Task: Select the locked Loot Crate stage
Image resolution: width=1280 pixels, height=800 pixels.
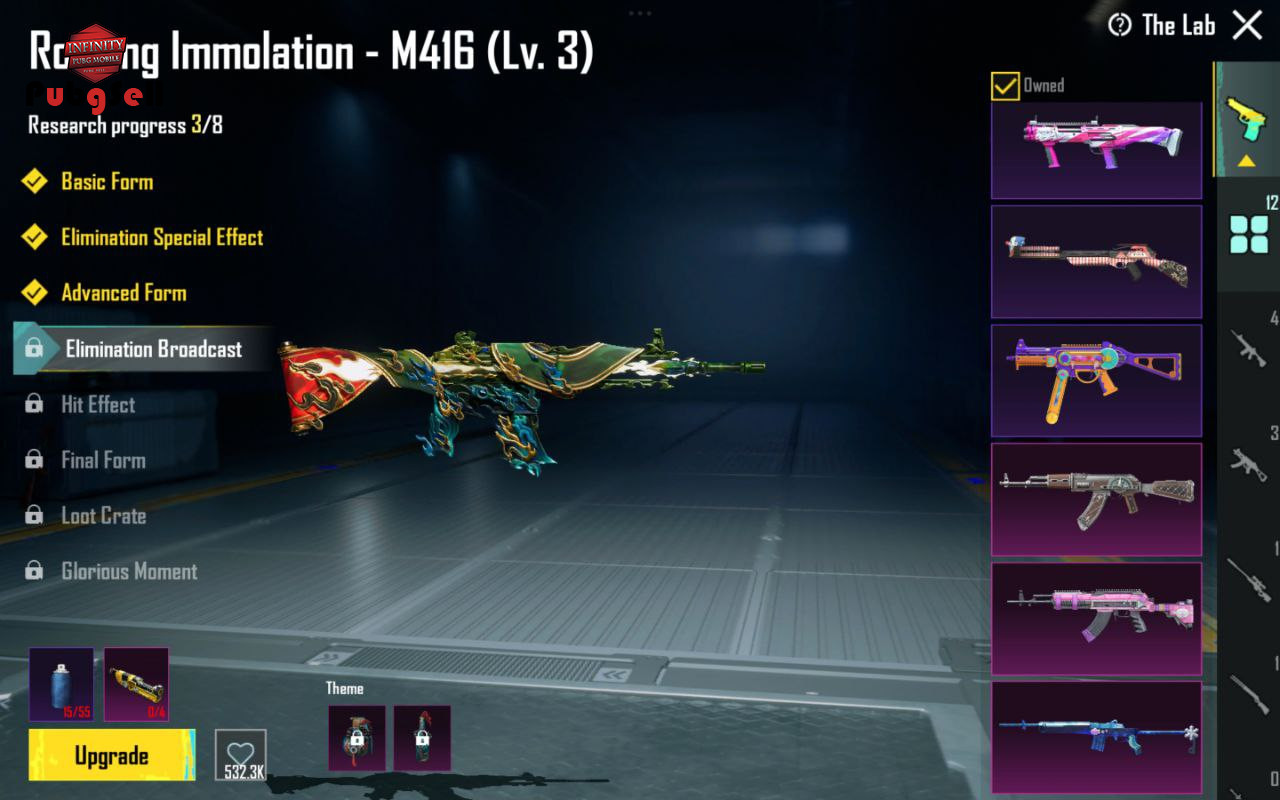Action: [x=104, y=516]
